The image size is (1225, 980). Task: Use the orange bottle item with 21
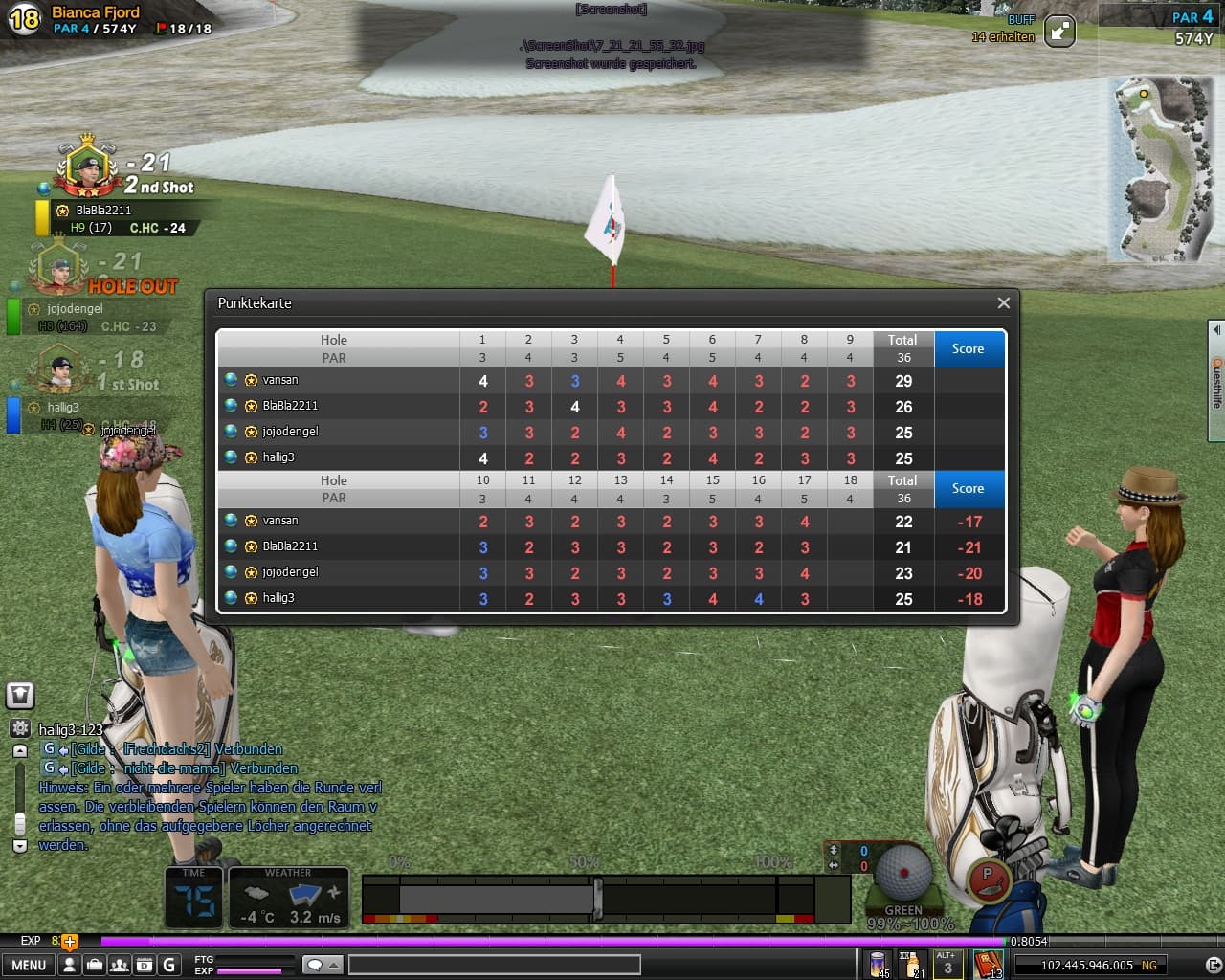[x=911, y=963]
